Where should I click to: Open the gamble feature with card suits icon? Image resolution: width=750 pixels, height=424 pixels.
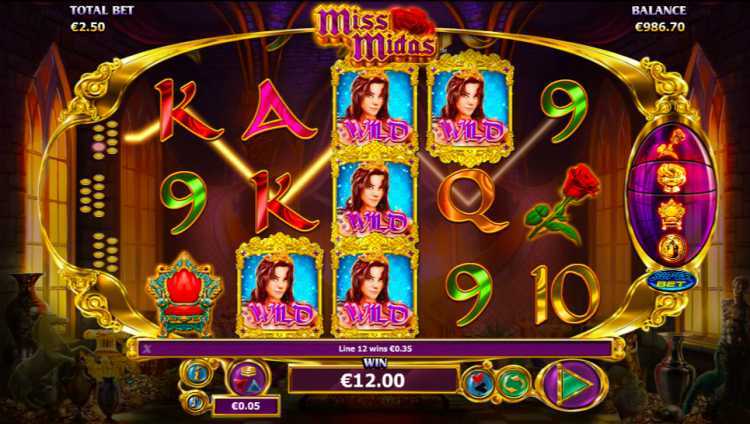pyautogui.click(x=478, y=383)
